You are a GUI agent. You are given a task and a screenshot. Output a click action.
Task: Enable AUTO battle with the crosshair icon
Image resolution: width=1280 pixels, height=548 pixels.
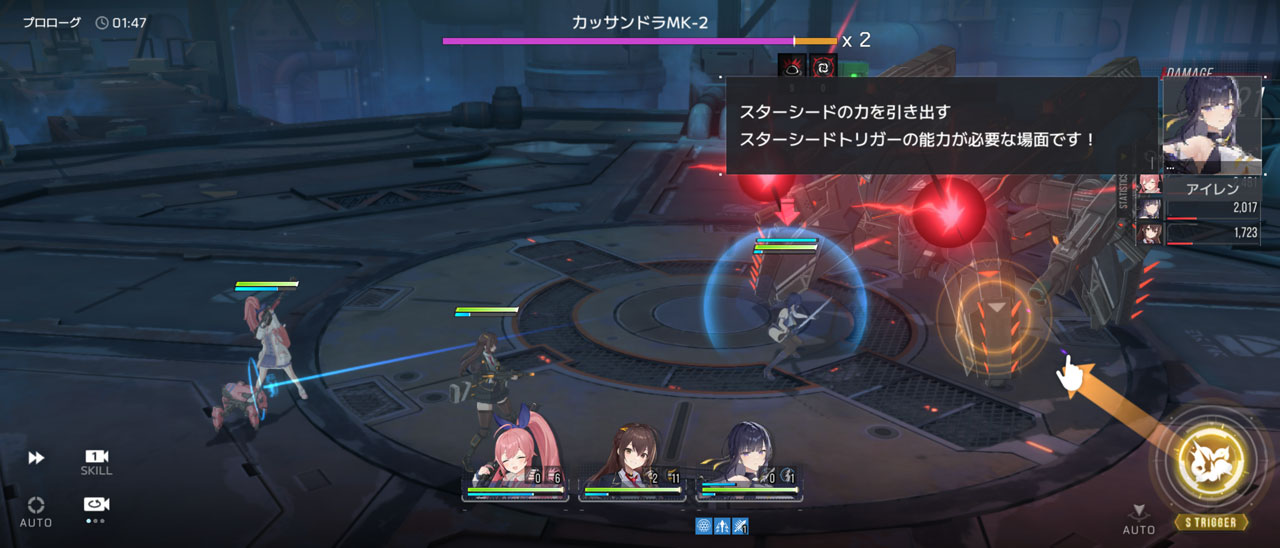point(36,509)
